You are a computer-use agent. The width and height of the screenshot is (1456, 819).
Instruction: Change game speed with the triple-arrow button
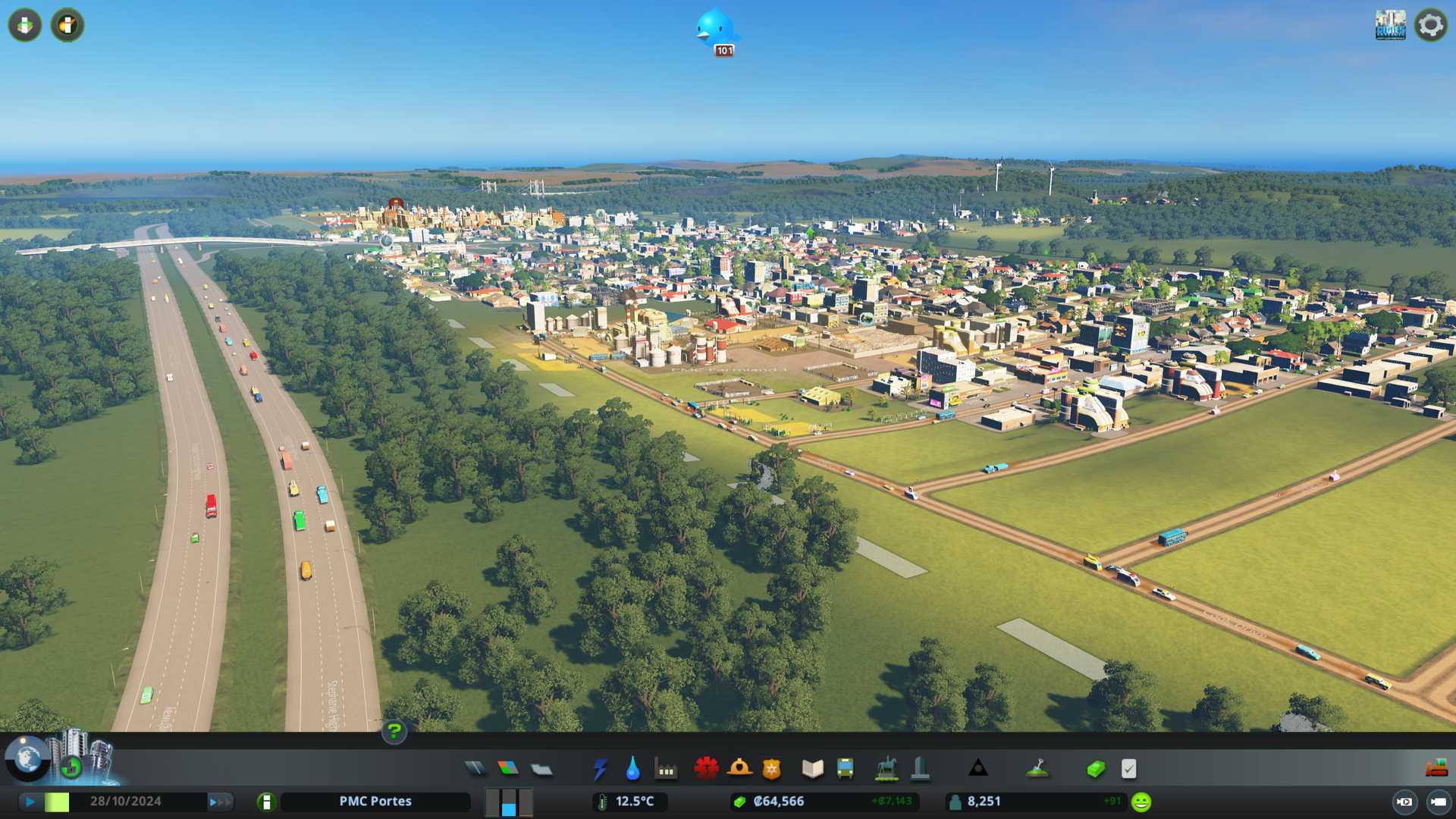(220, 802)
